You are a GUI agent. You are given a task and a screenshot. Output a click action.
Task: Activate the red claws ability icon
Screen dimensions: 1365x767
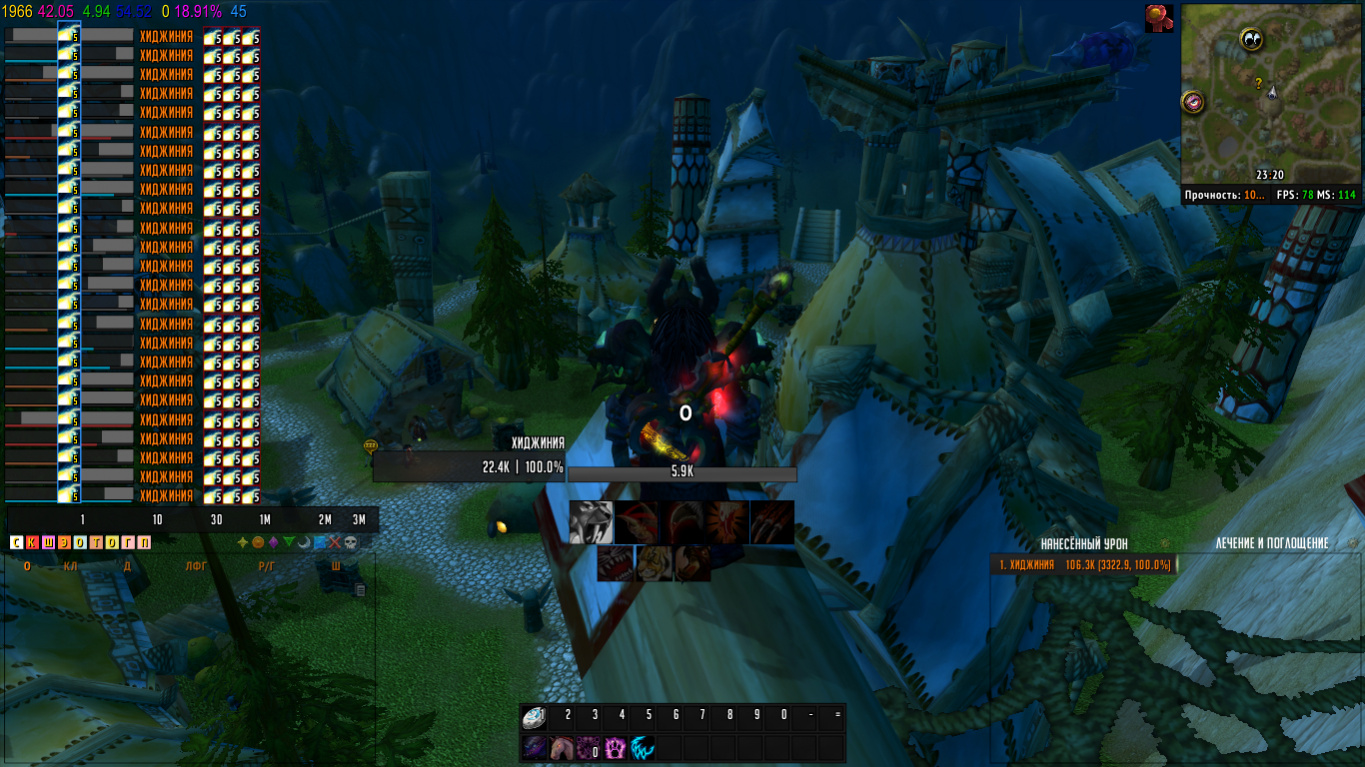[772, 522]
